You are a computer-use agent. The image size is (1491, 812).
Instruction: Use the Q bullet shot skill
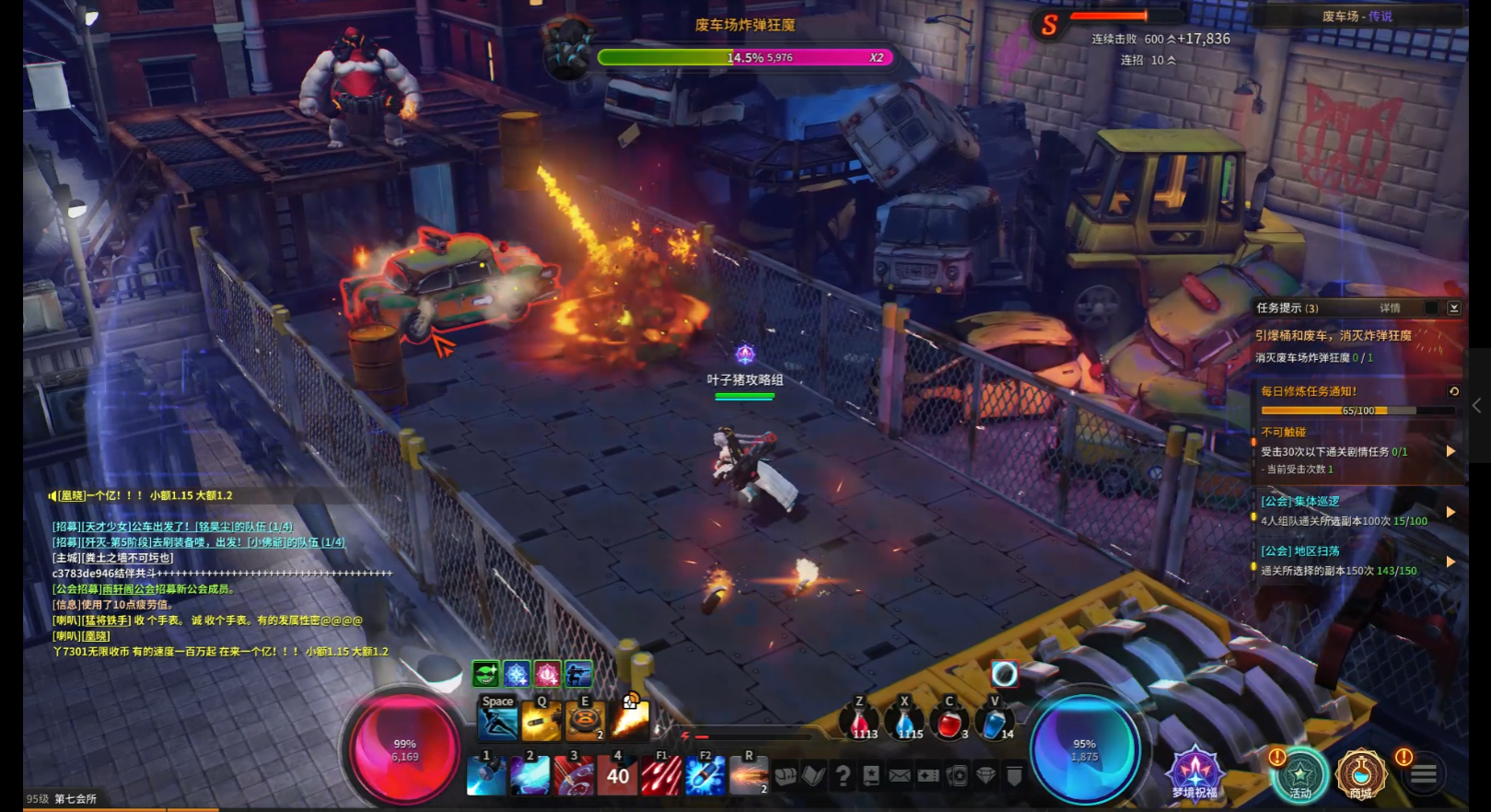pyautogui.click(x=542, y=722)
